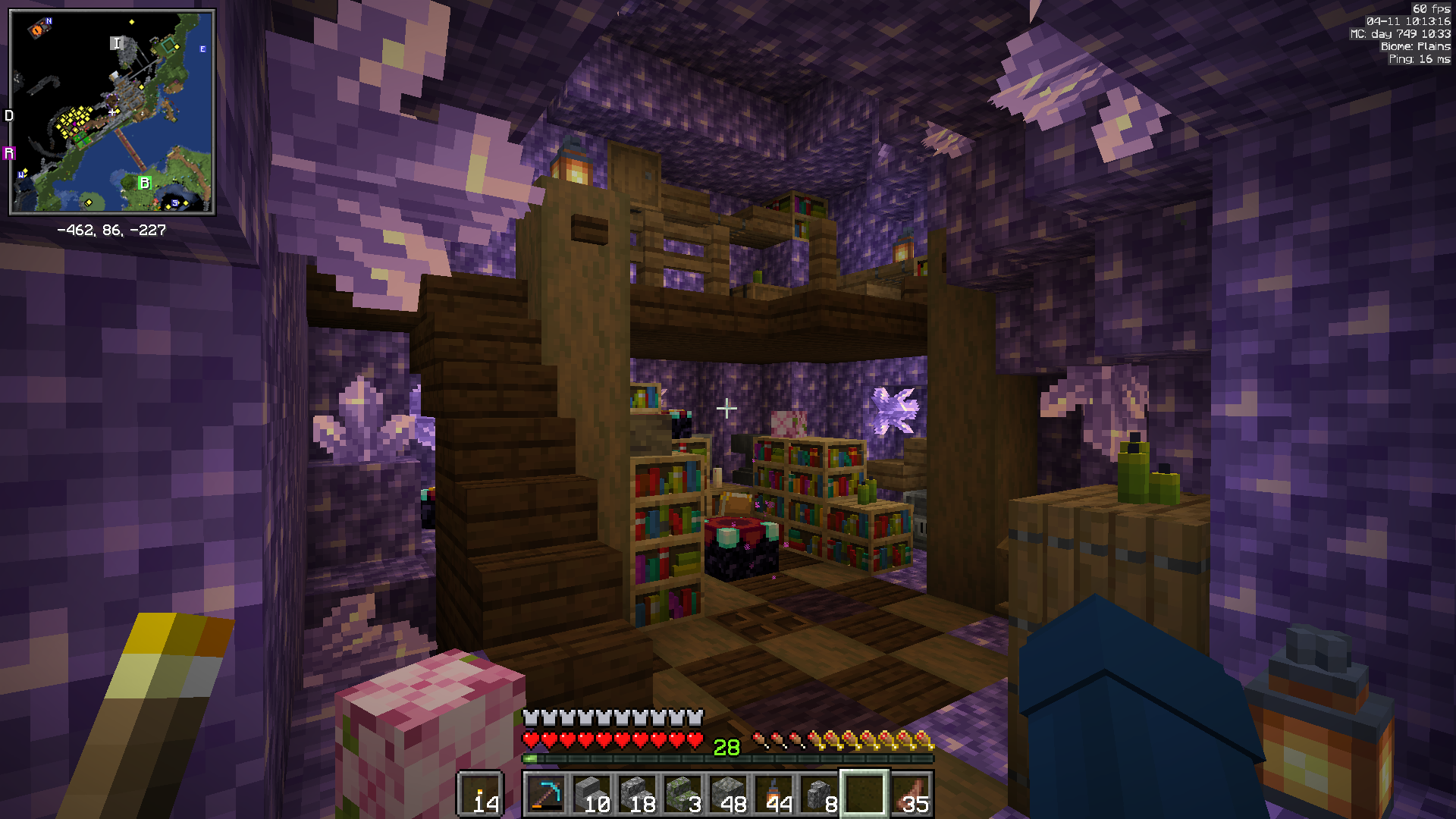Click the purple R waypoint marker
Screen dimensions: 1456x819
[9, 152]
